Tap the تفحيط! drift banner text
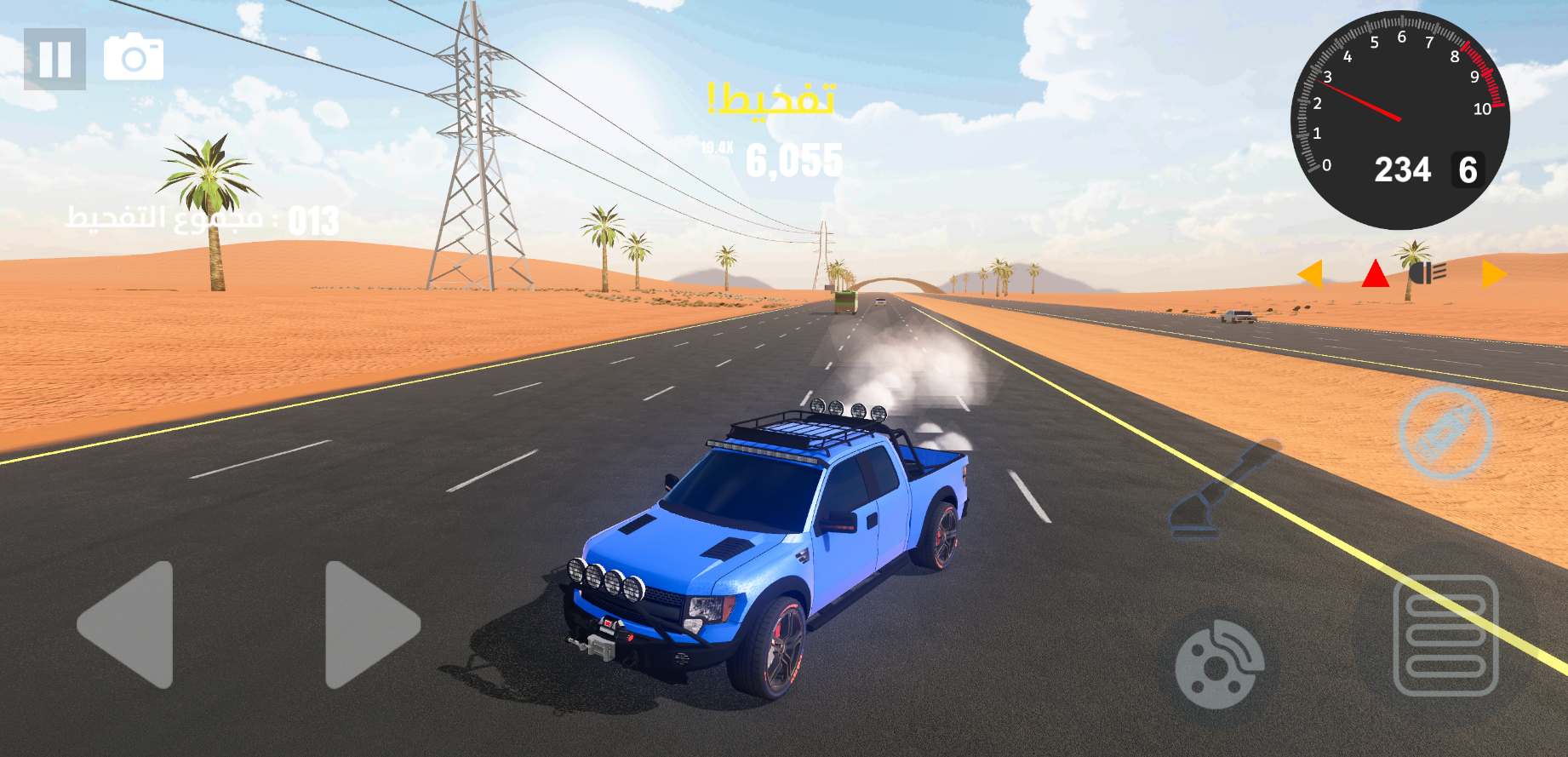The image size is (1568, 757). pos(773,100)
